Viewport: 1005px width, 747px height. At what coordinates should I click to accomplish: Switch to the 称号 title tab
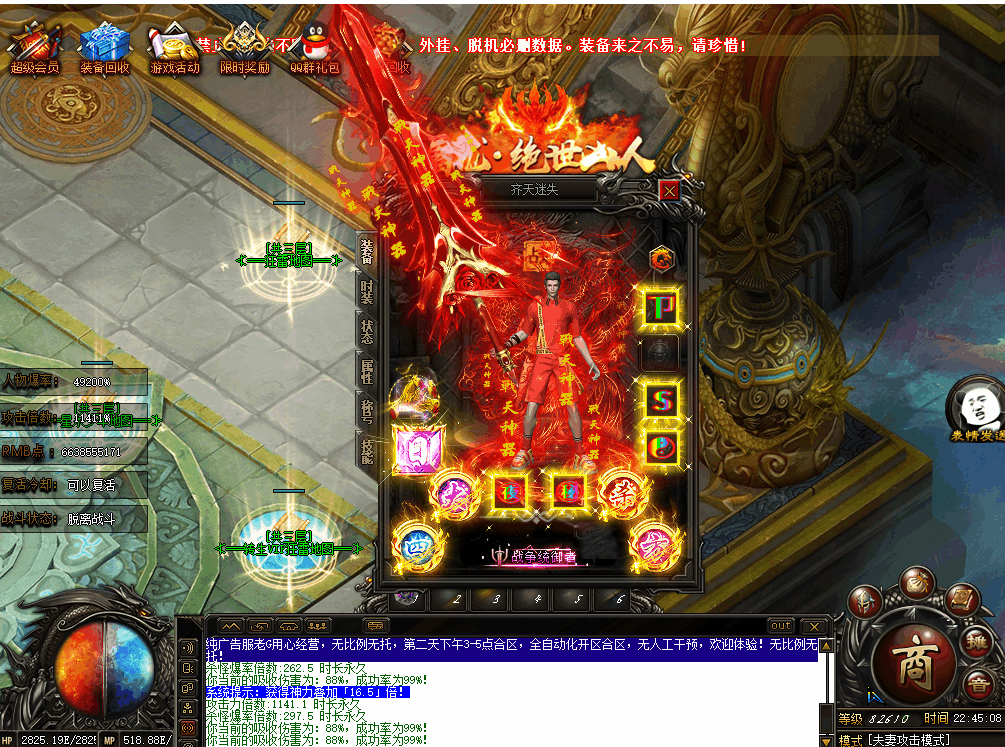[367, 410]
